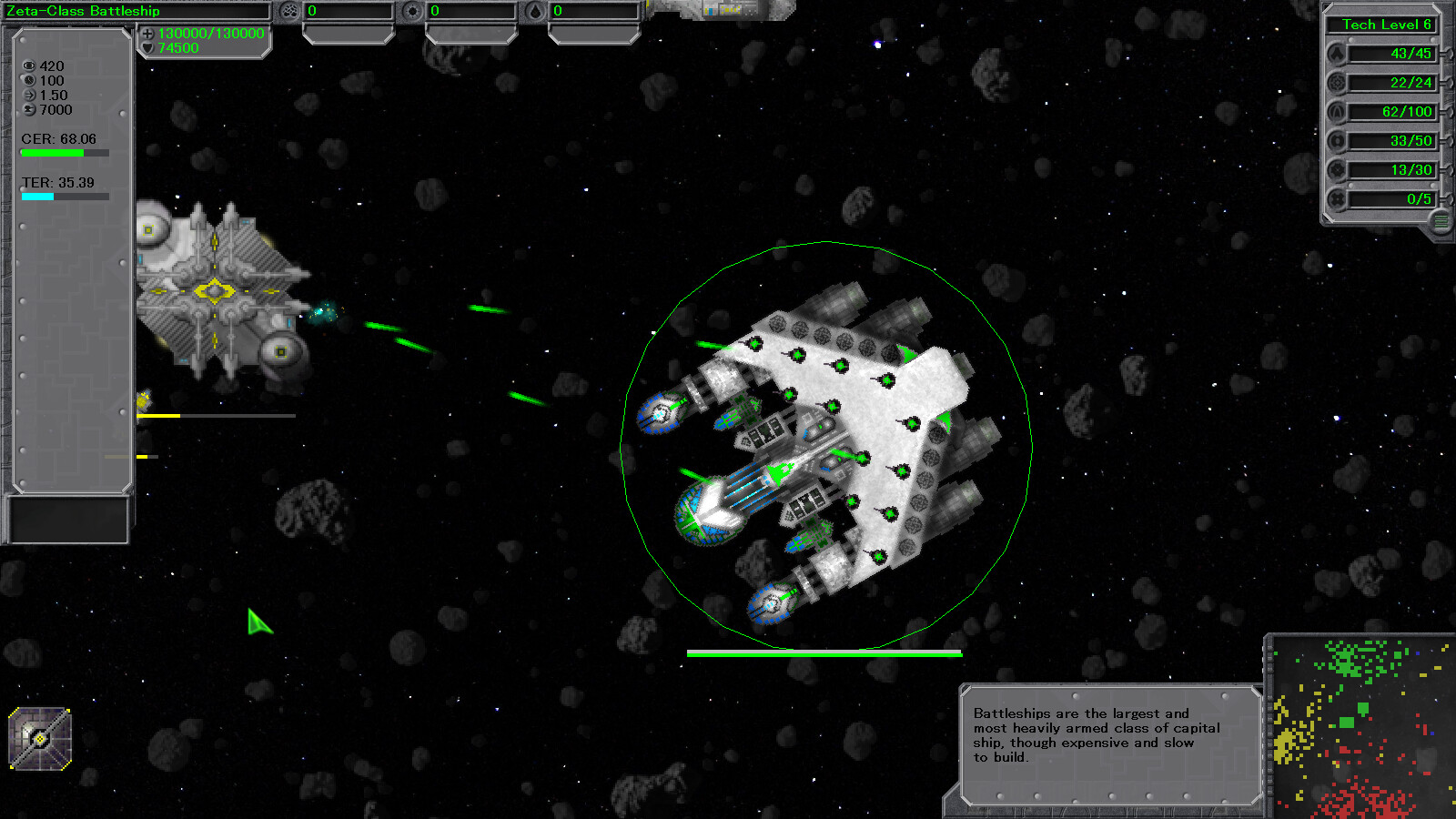Select the eye icon showing sight range 420
1456x819 pixels.
[30, 66]
